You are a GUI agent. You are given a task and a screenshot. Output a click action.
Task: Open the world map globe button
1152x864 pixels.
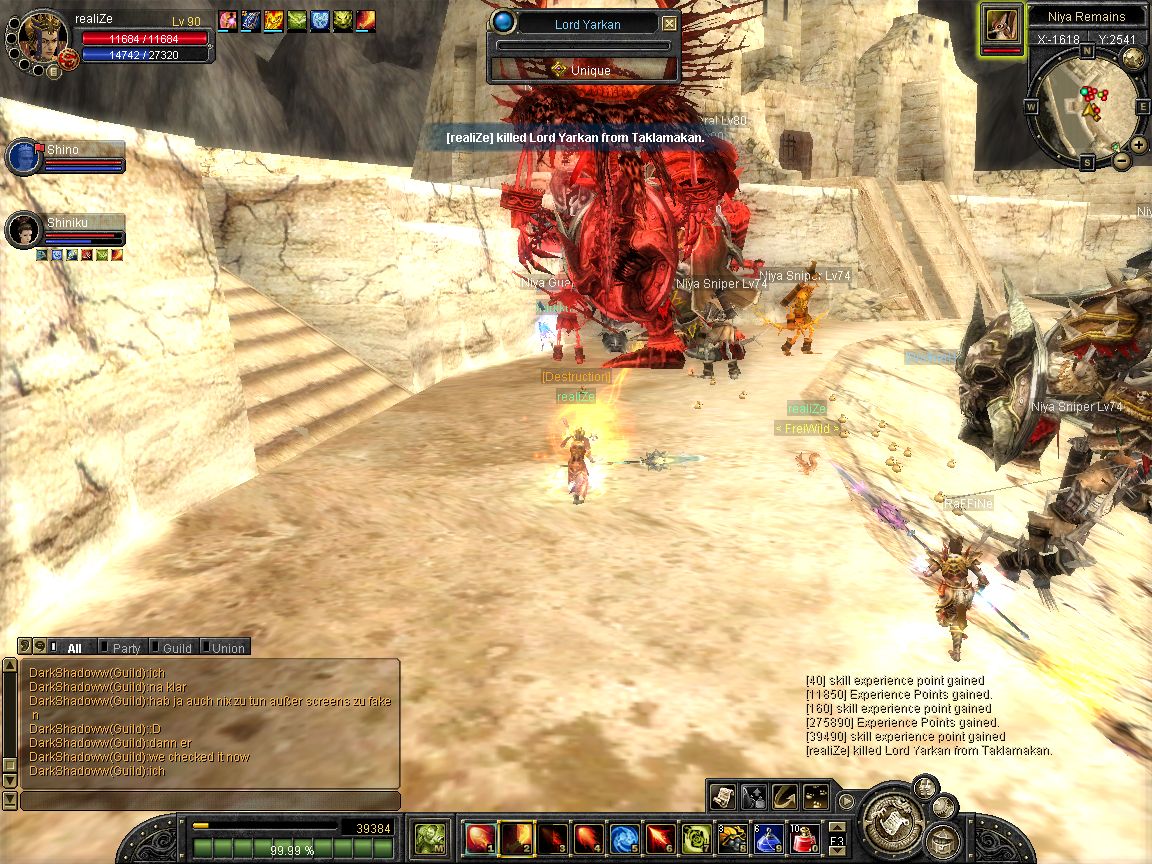(x=1133, y=58)
